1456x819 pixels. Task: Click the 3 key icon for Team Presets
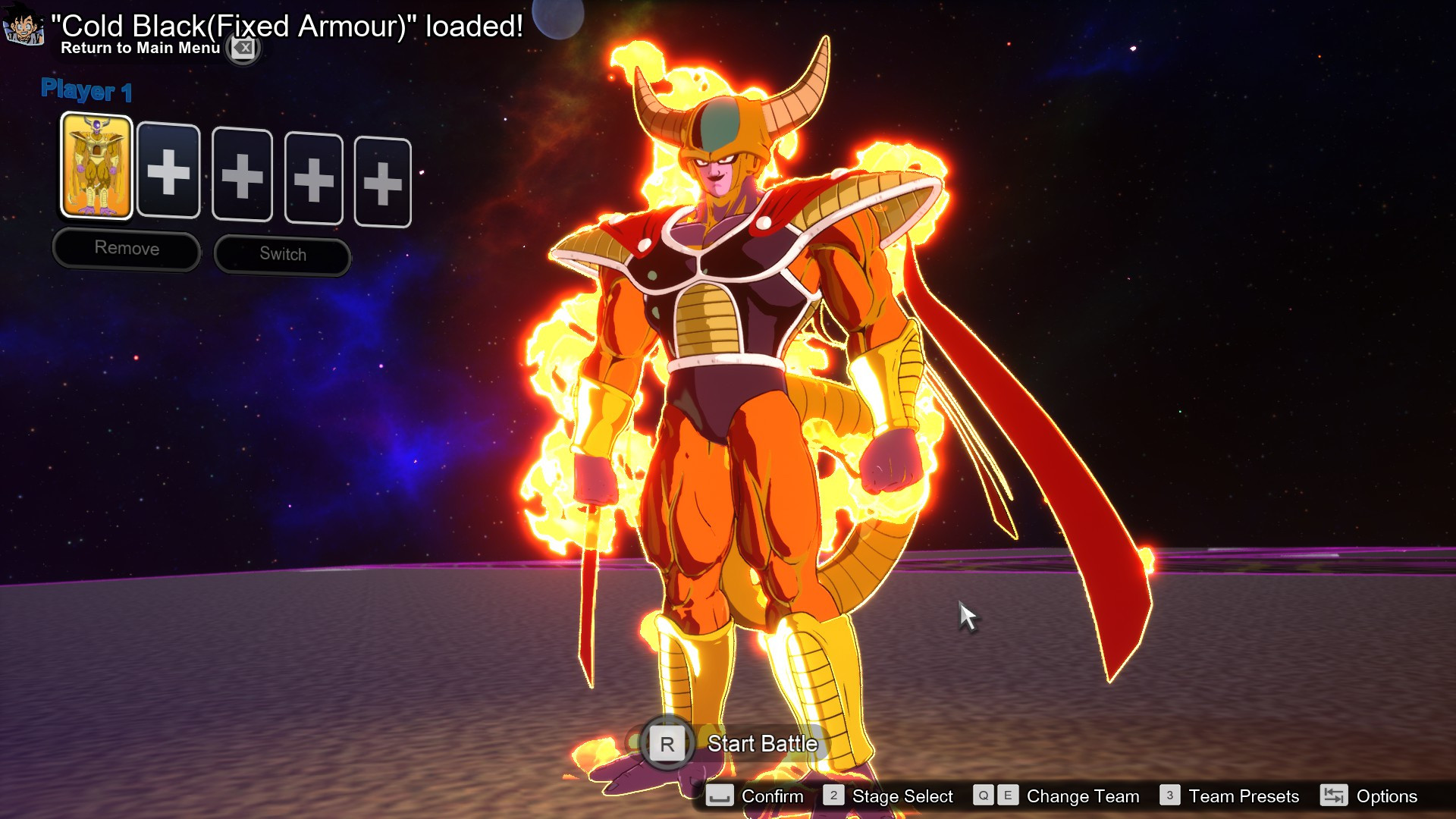tap(1169, 796)
